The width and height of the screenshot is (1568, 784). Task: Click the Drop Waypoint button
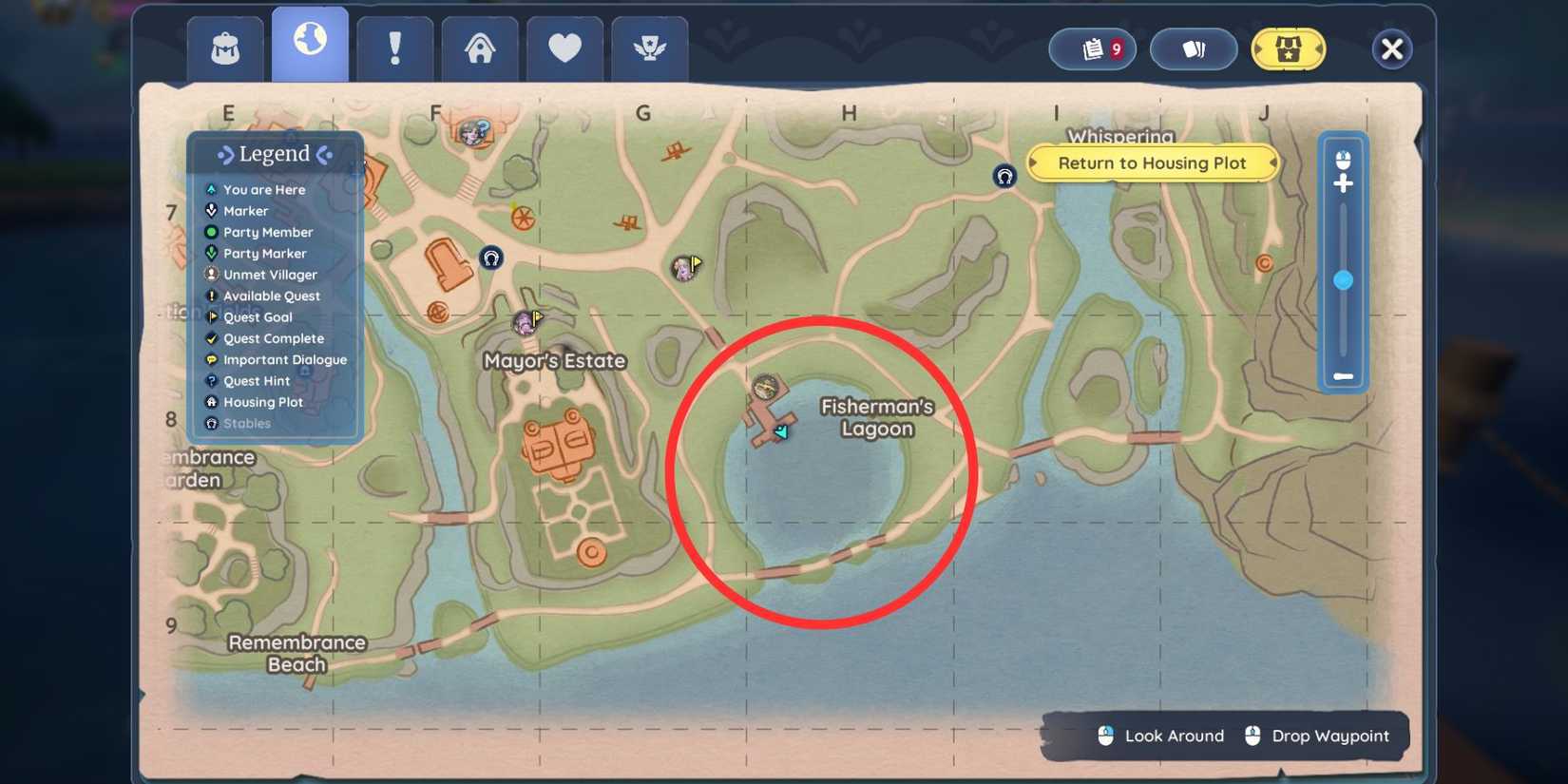pos(1319,736)
